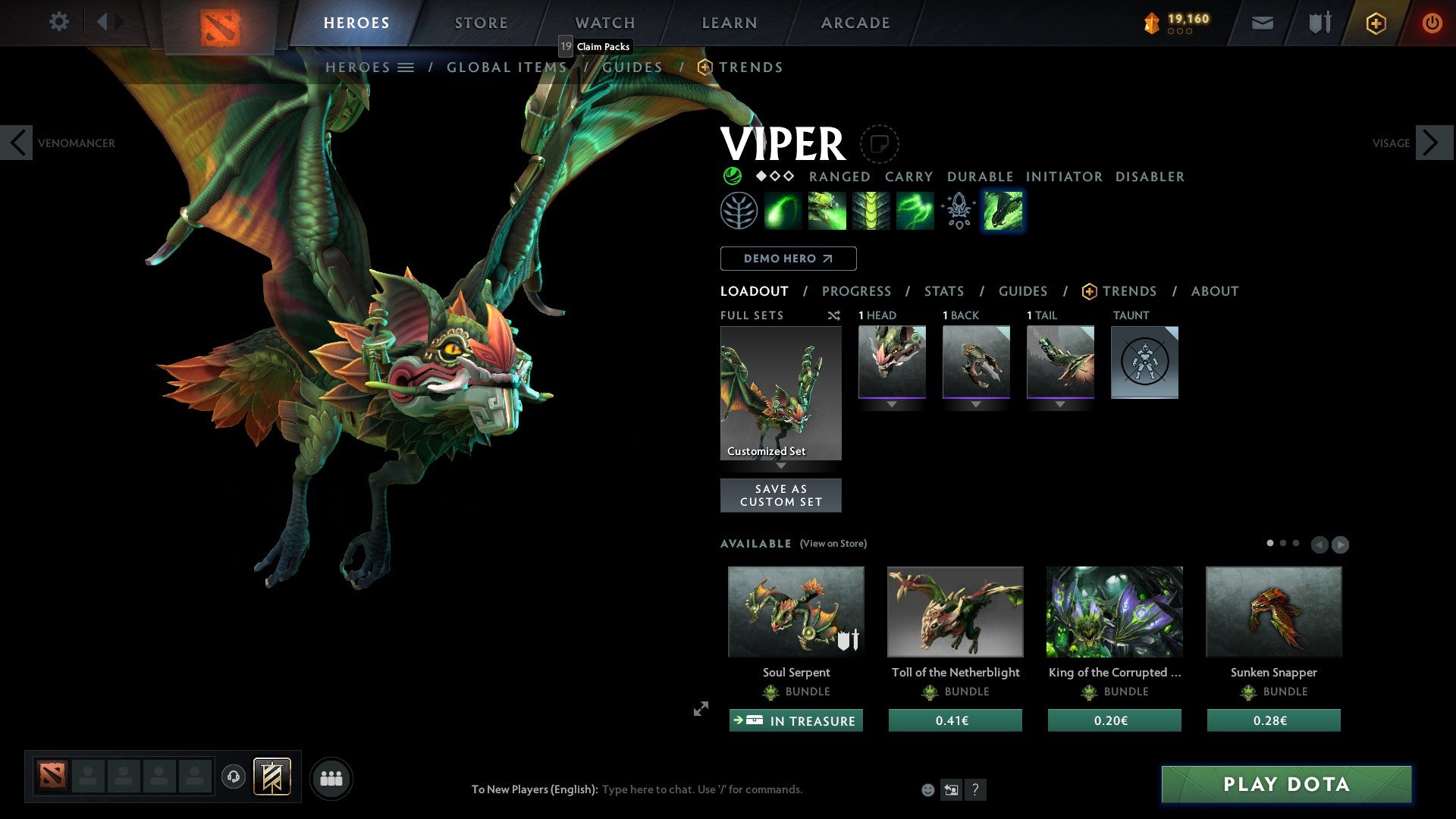Viewport: 1456px width, 819px height.
Task: Expand the tail slot selection chevron
Action: click(1059, 404)
